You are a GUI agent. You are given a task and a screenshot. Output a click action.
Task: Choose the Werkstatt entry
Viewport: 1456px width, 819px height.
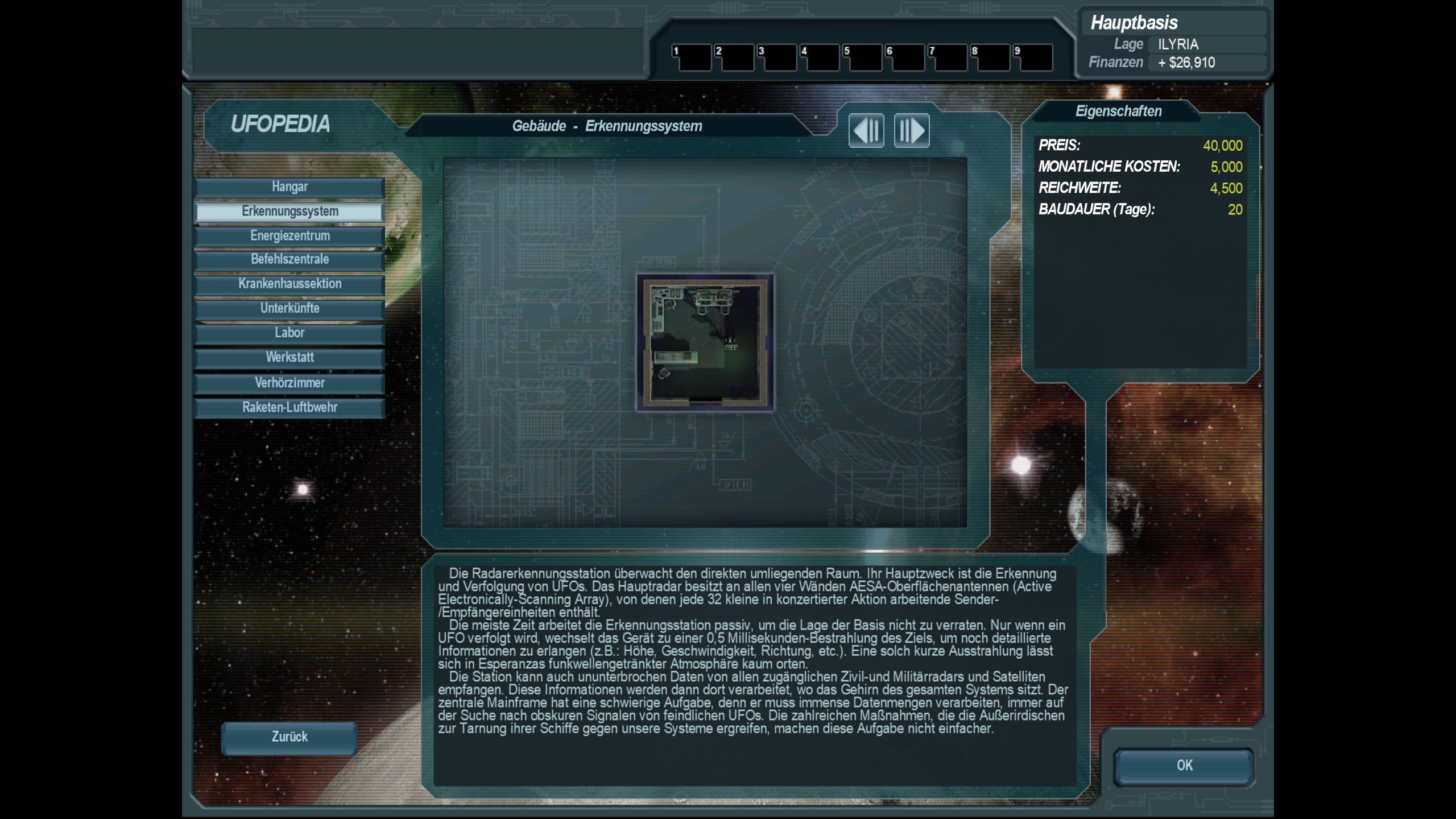pos(289,358)
